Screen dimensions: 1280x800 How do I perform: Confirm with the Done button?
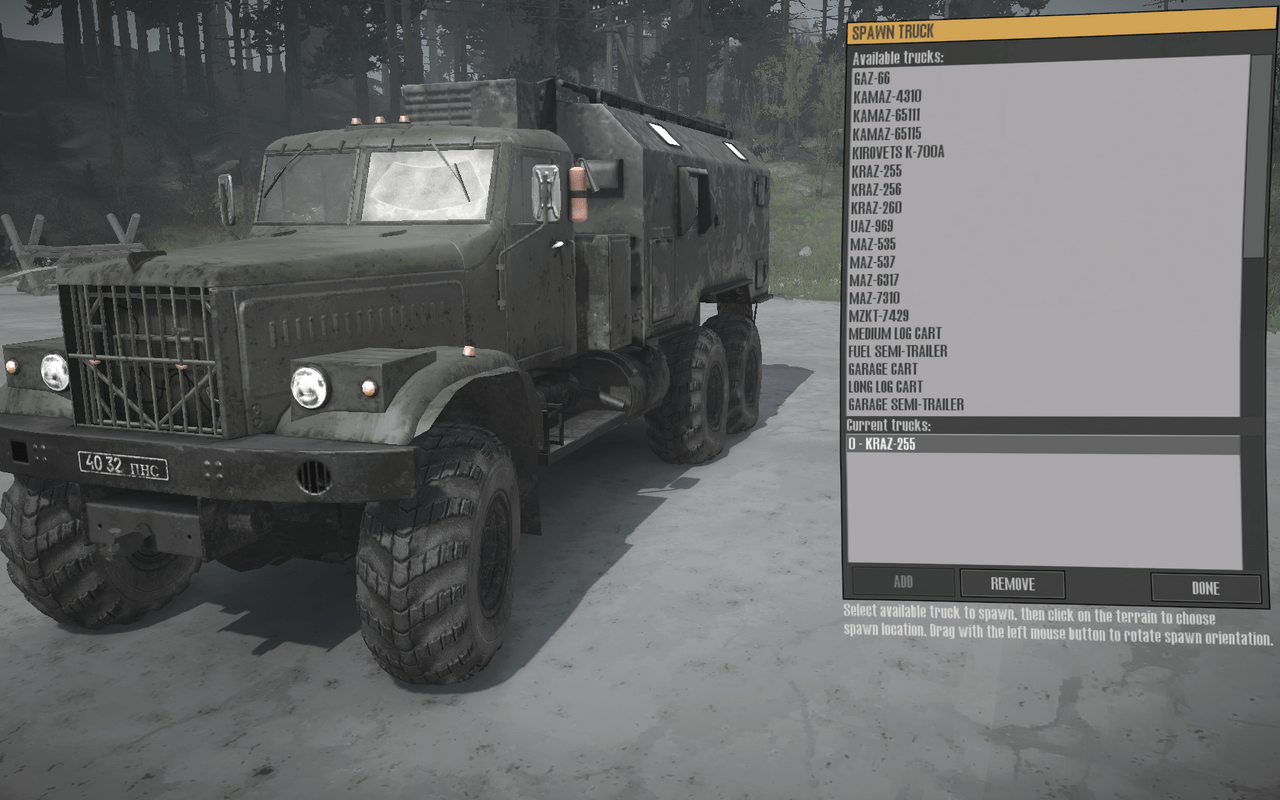(1205, 588)
